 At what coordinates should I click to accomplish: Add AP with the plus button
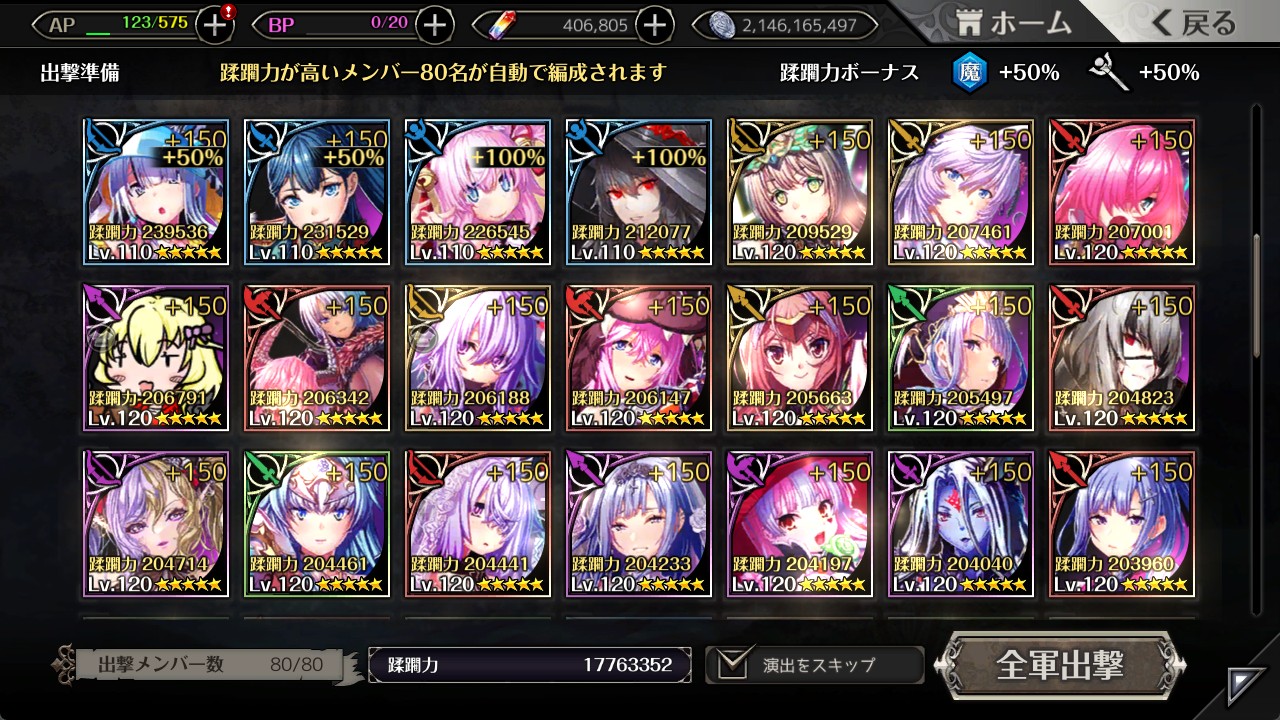tap(215, 25)
